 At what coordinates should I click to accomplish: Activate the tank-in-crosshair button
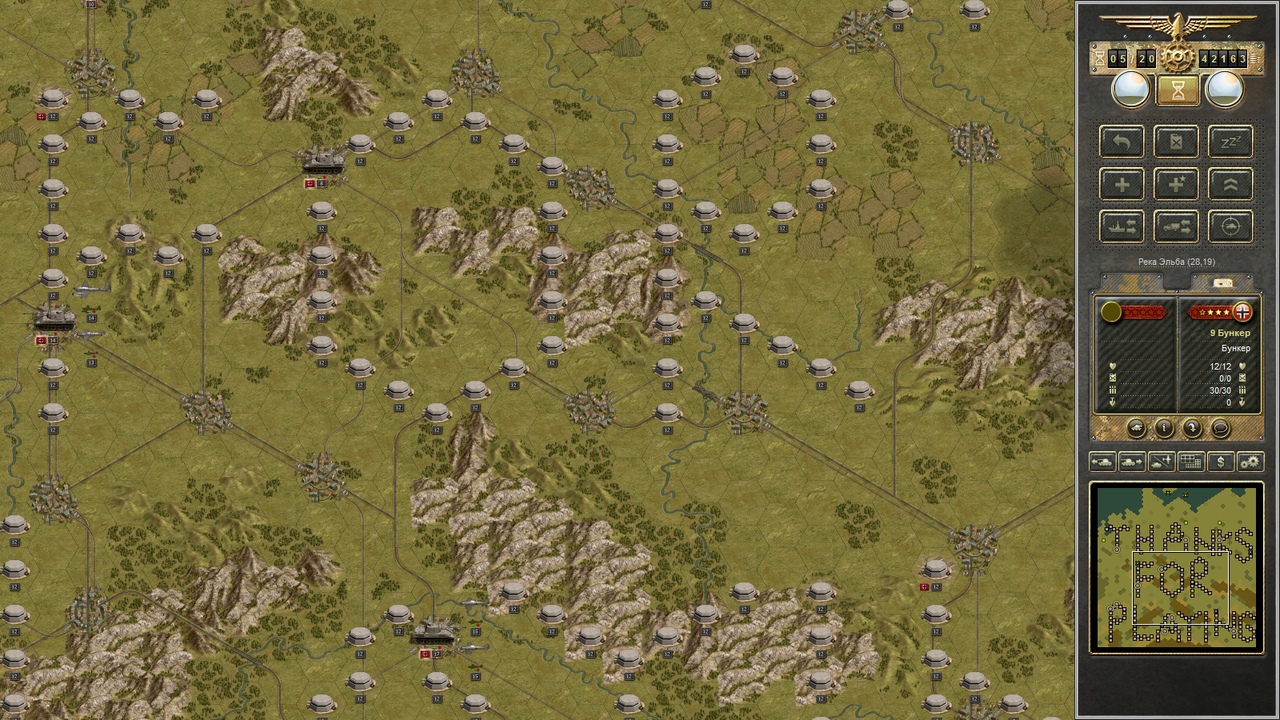click(1231, 227)
